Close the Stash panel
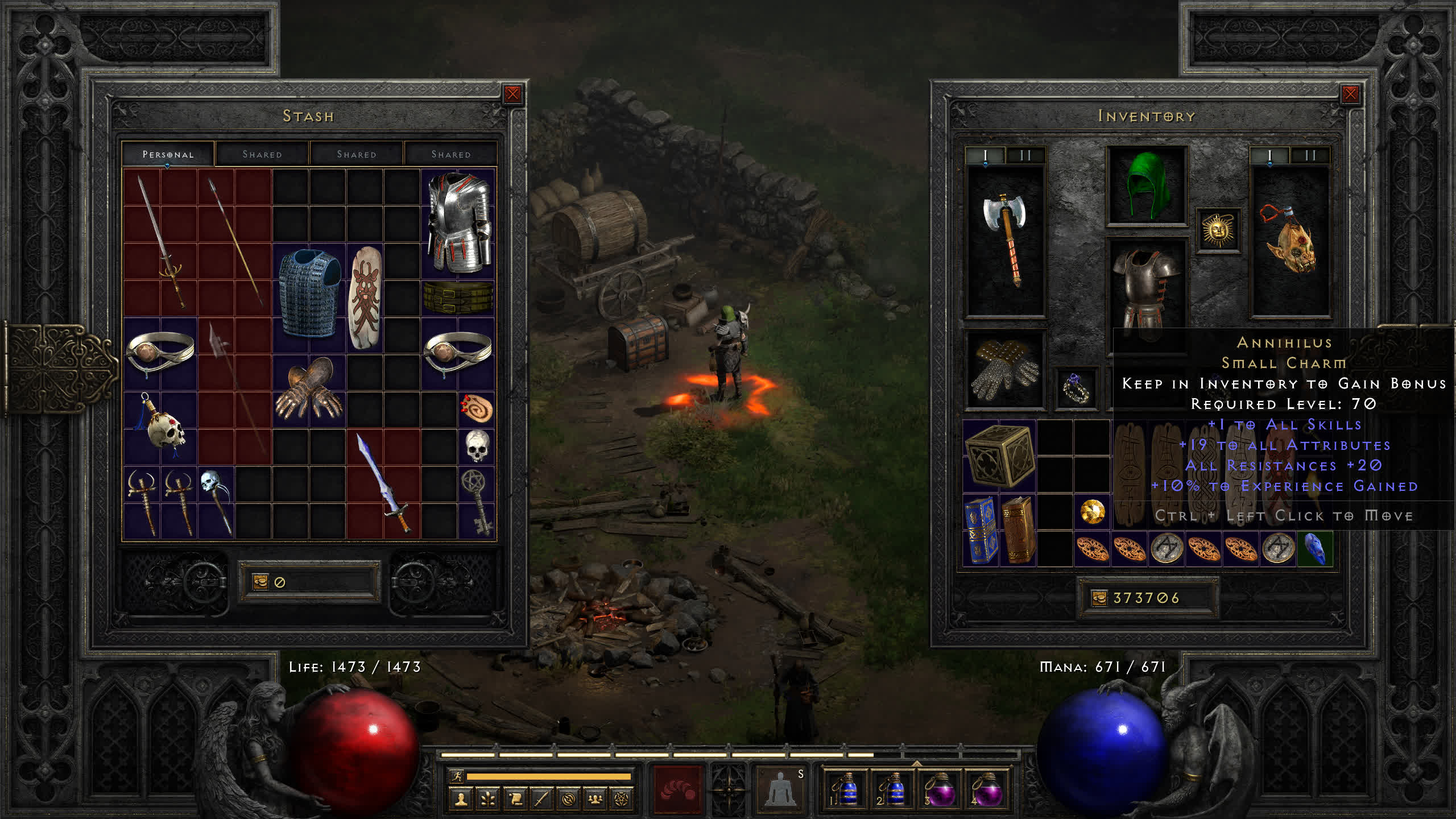This screenshot has width=1456, height=819. coord(512,94)
